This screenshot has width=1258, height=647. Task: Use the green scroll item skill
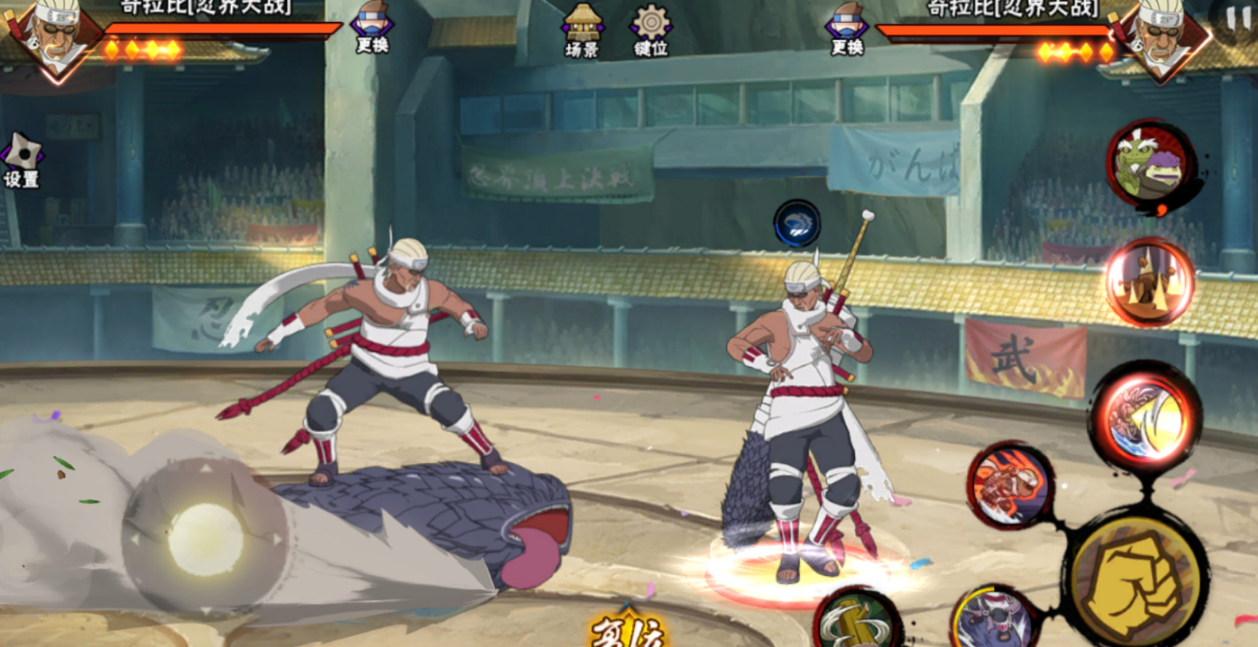point(857,620)
